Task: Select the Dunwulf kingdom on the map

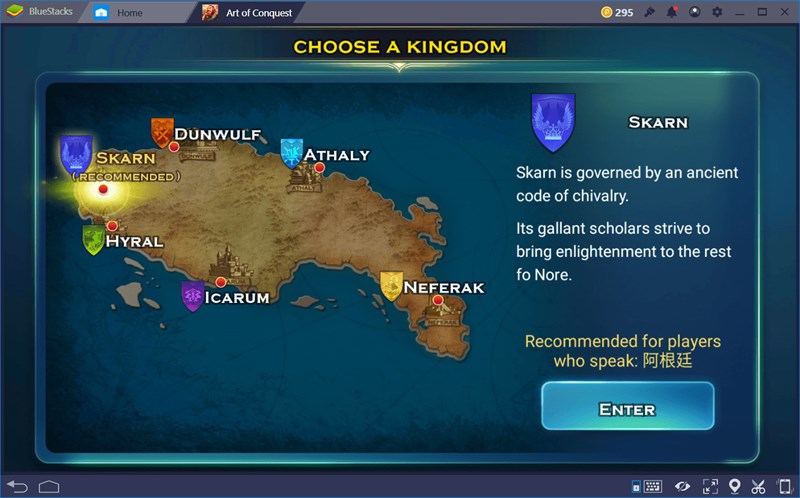Action: tap(174, 146)
